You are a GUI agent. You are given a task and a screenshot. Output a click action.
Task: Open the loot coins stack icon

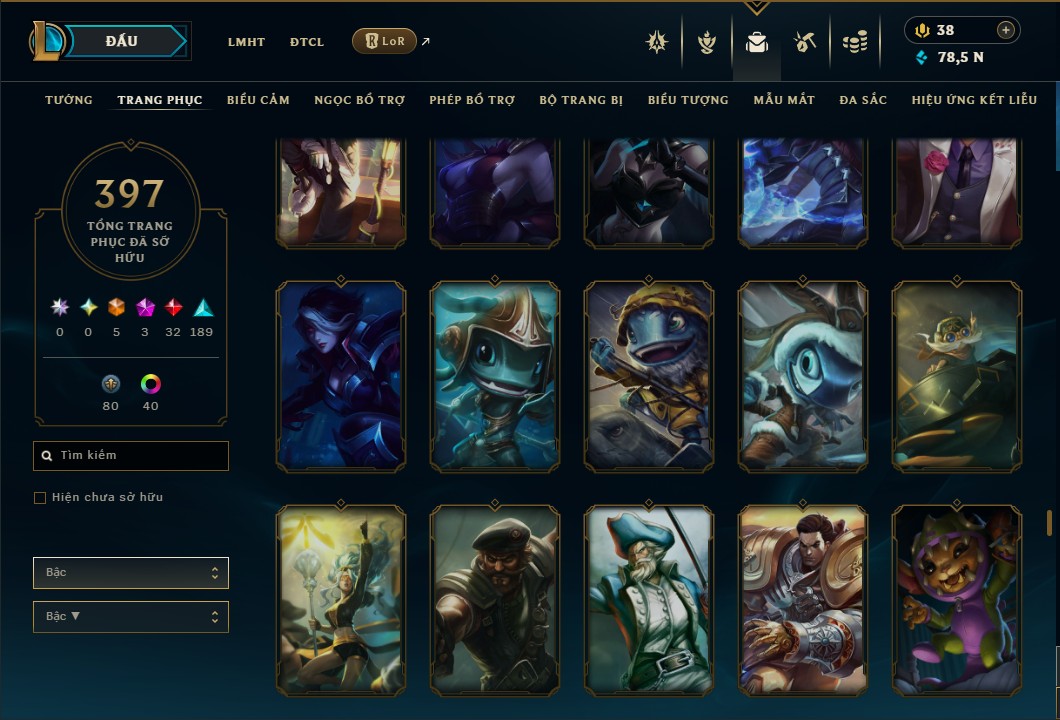854,42
